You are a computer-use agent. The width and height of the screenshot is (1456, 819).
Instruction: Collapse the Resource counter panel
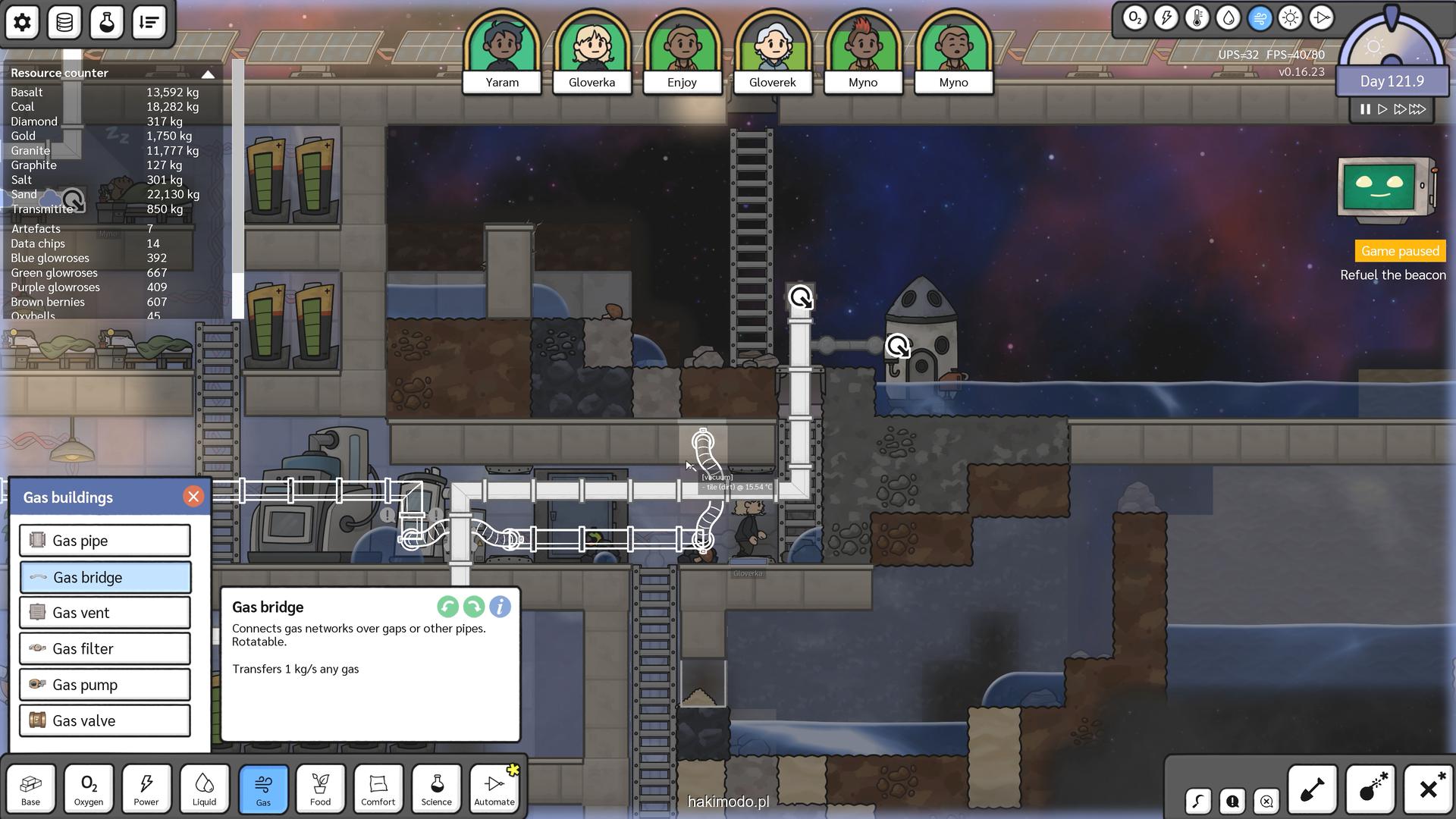click(x=208, y=74)
